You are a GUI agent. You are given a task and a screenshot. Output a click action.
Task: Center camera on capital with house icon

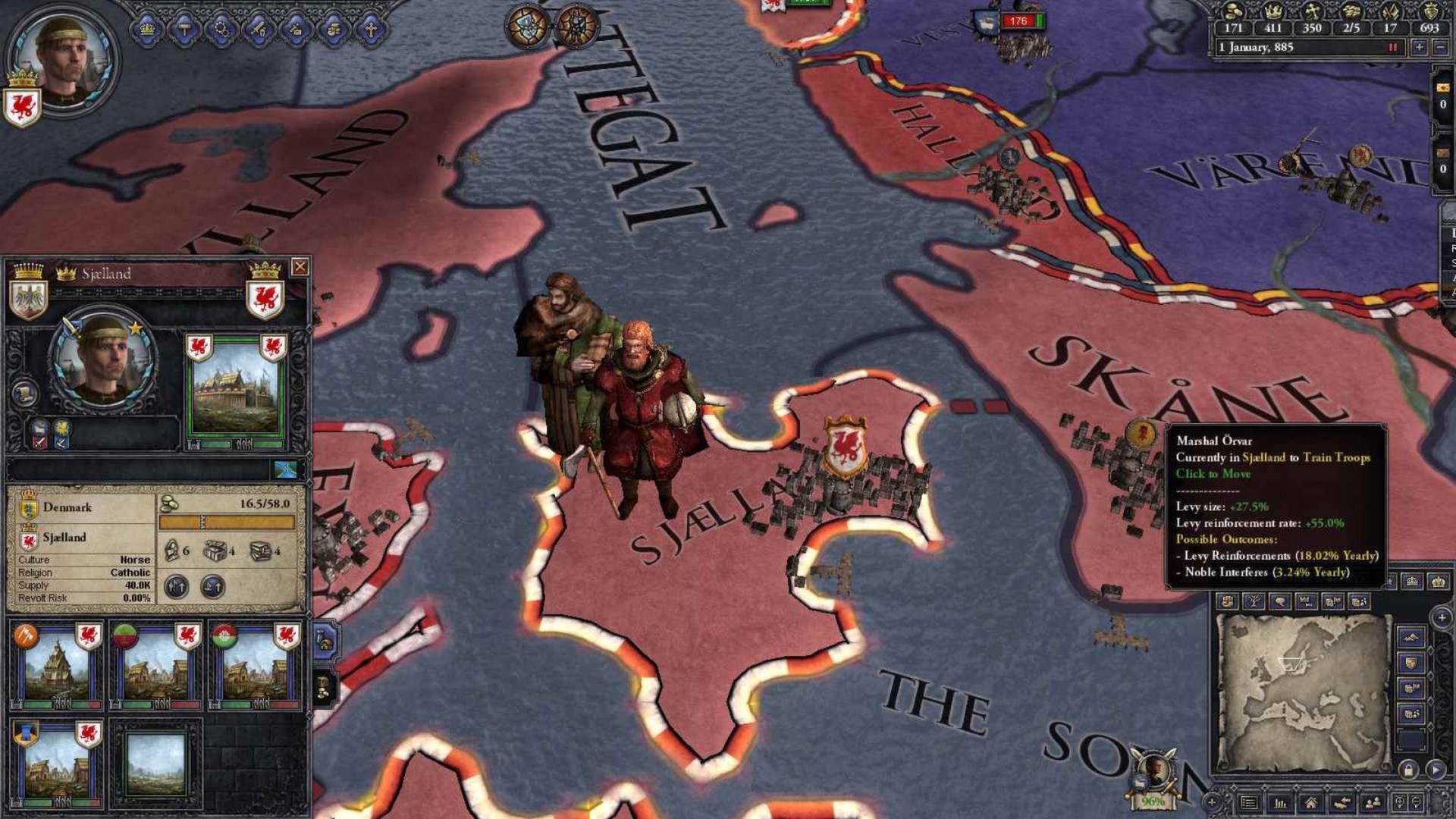point(1312,803)
